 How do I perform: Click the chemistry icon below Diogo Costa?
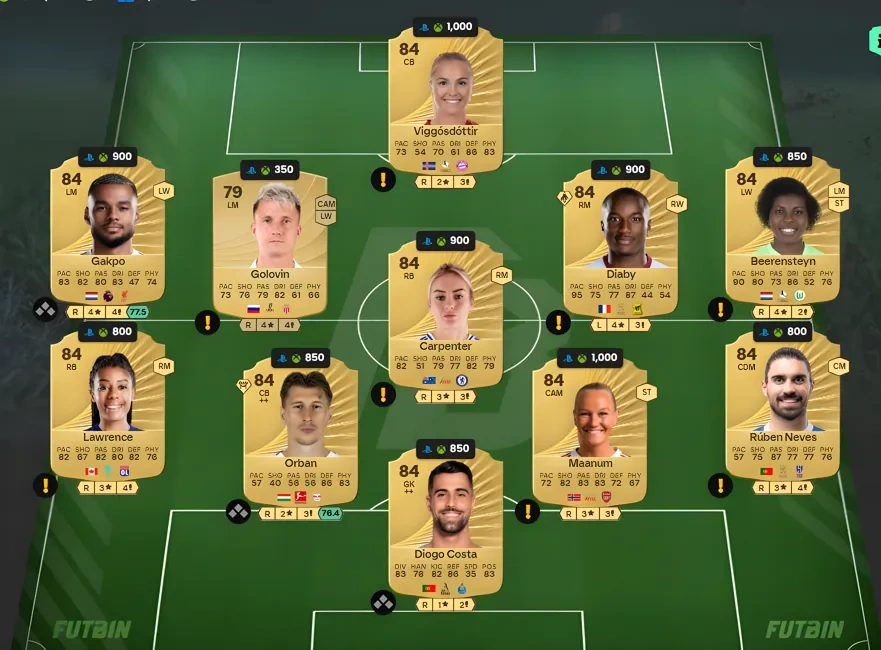pos(383,602)
